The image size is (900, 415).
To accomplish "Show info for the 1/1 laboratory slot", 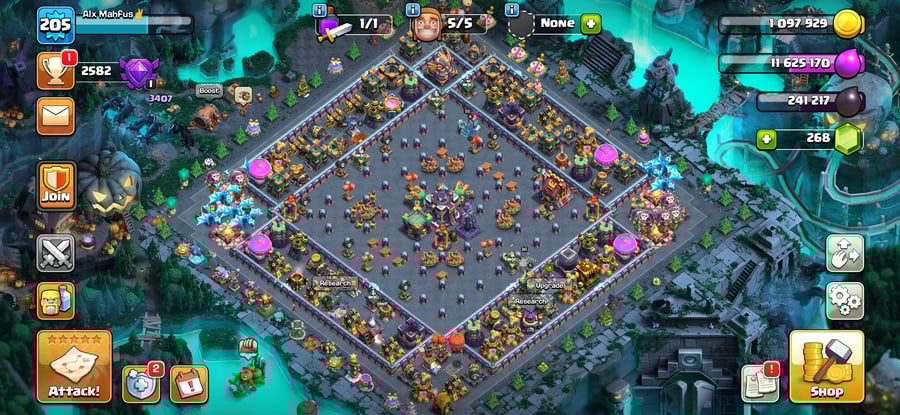I will [x=319, y=9].
